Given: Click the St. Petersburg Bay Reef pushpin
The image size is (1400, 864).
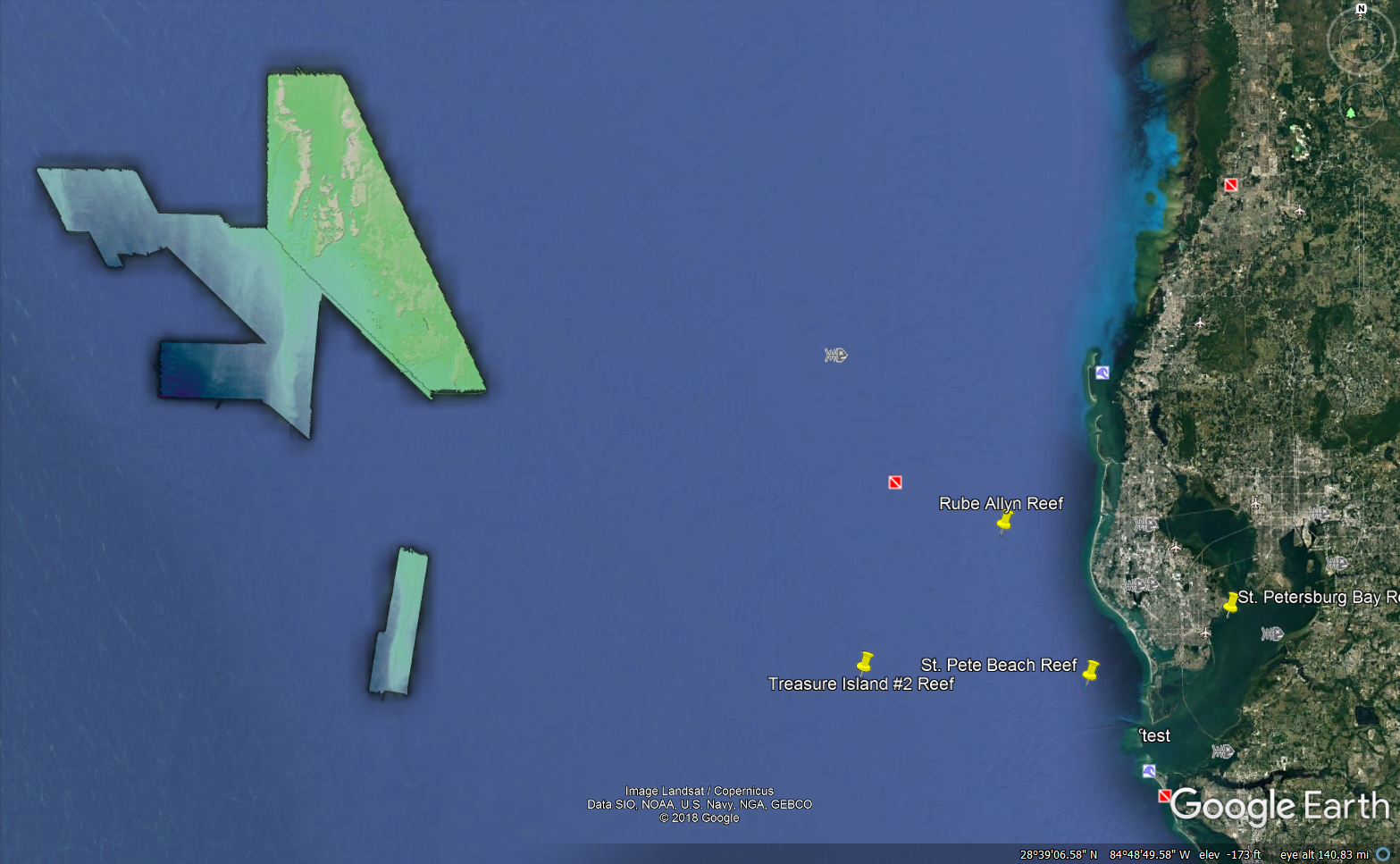Looking at the screenshot, I should click(x=1232, y=603).
